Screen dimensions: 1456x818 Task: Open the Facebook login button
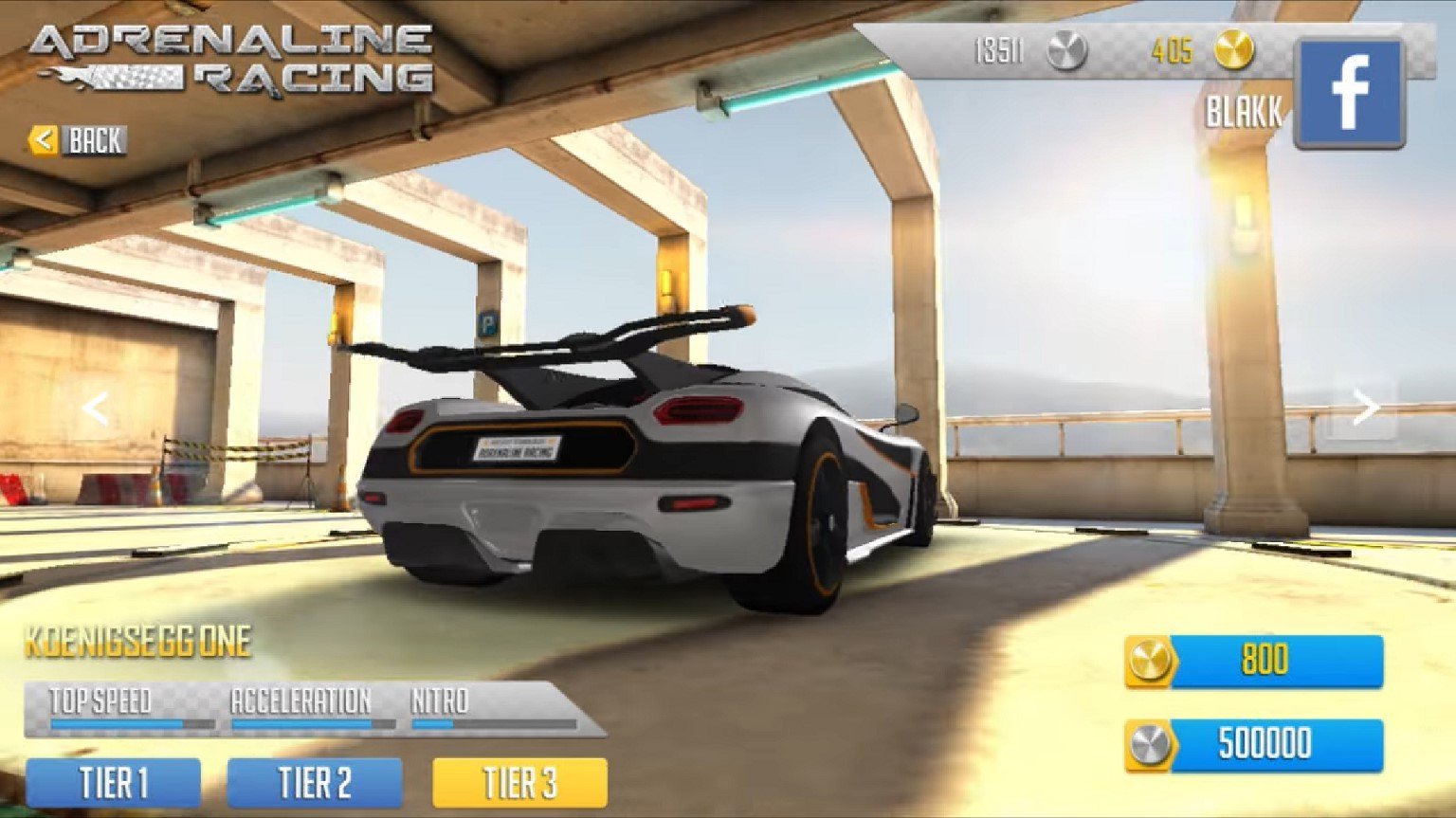point(1349,93)
